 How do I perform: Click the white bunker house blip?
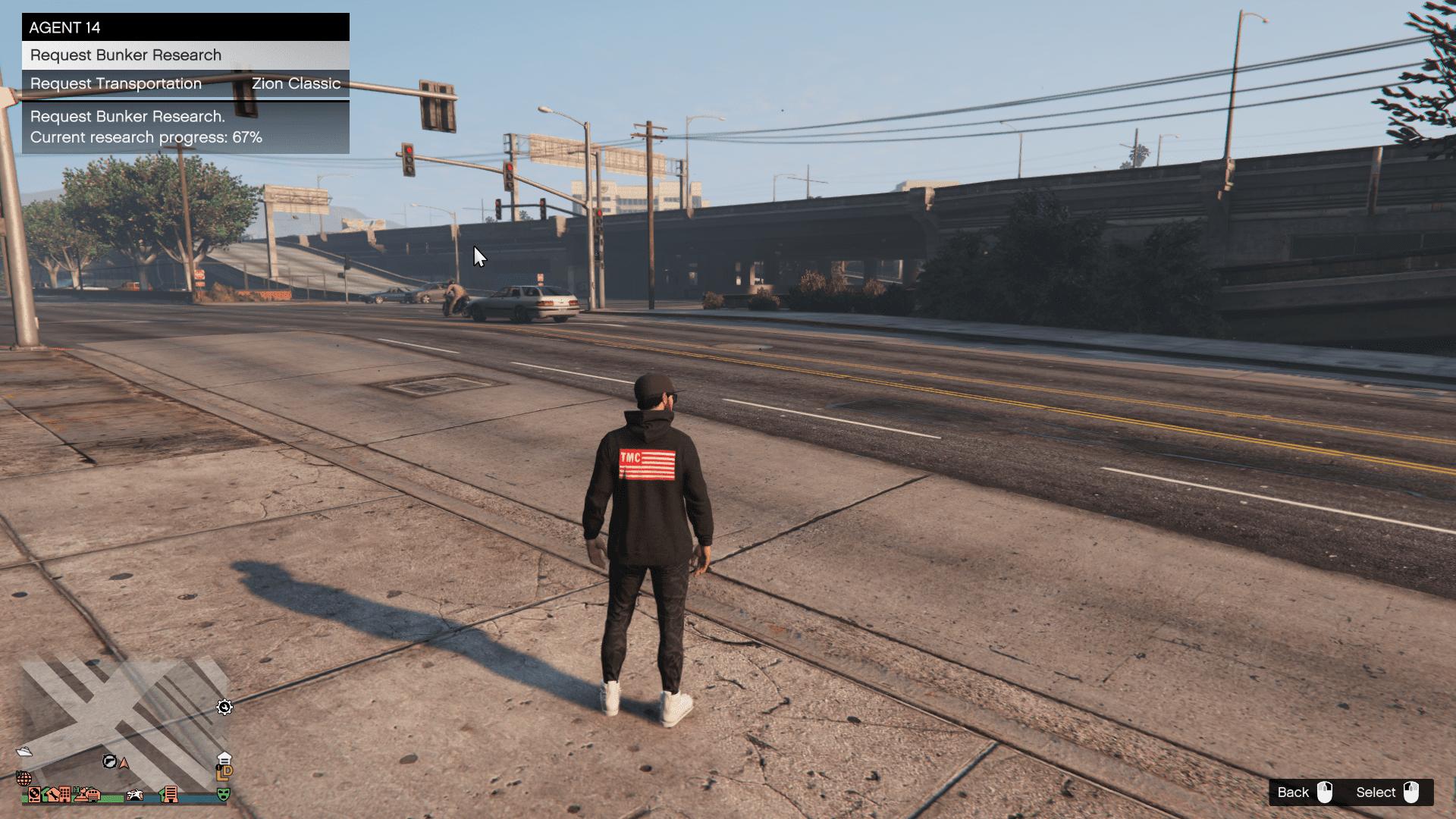pos(224,758)
